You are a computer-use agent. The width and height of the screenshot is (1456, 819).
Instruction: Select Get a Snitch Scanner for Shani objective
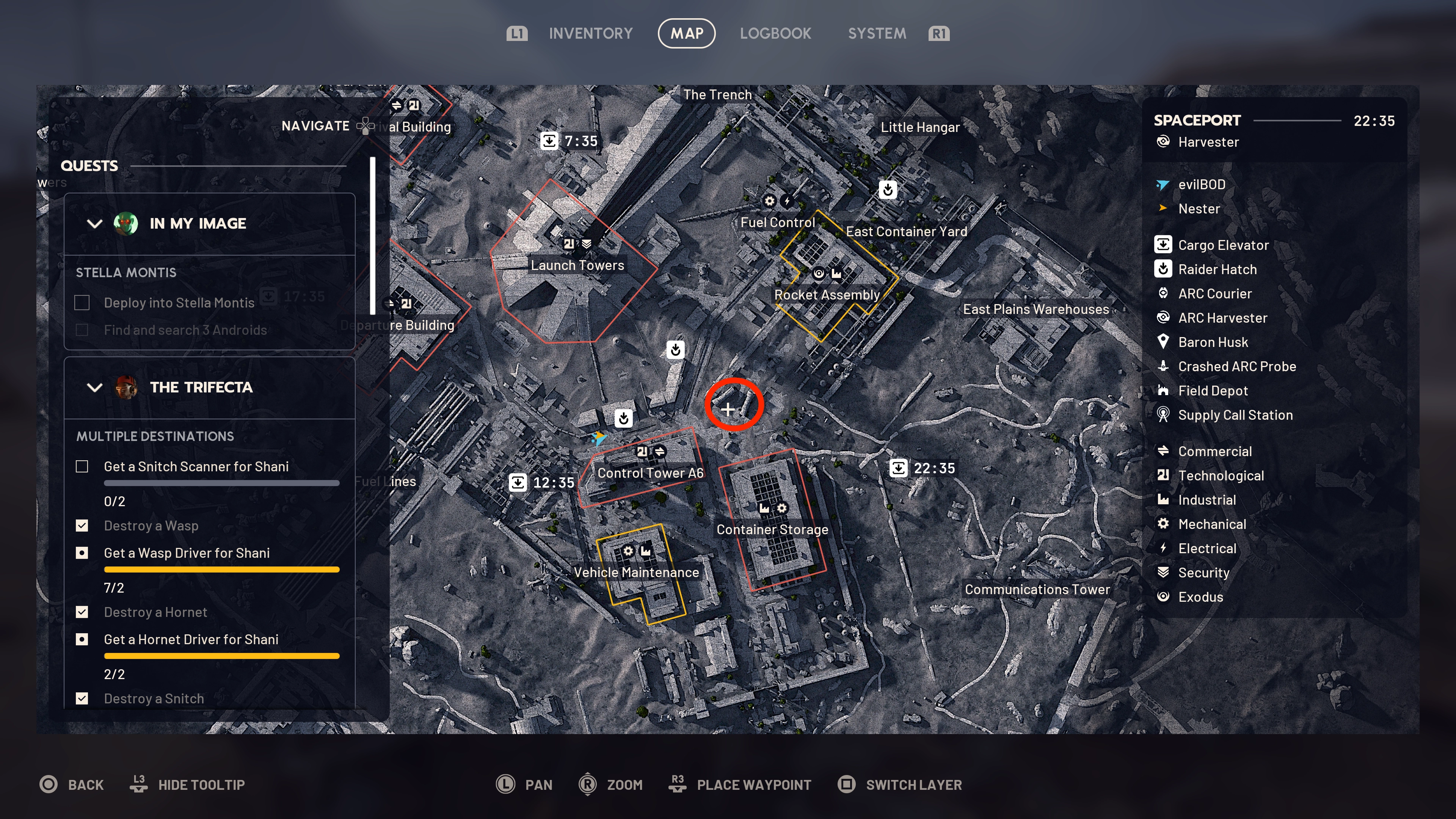[196, 467]
